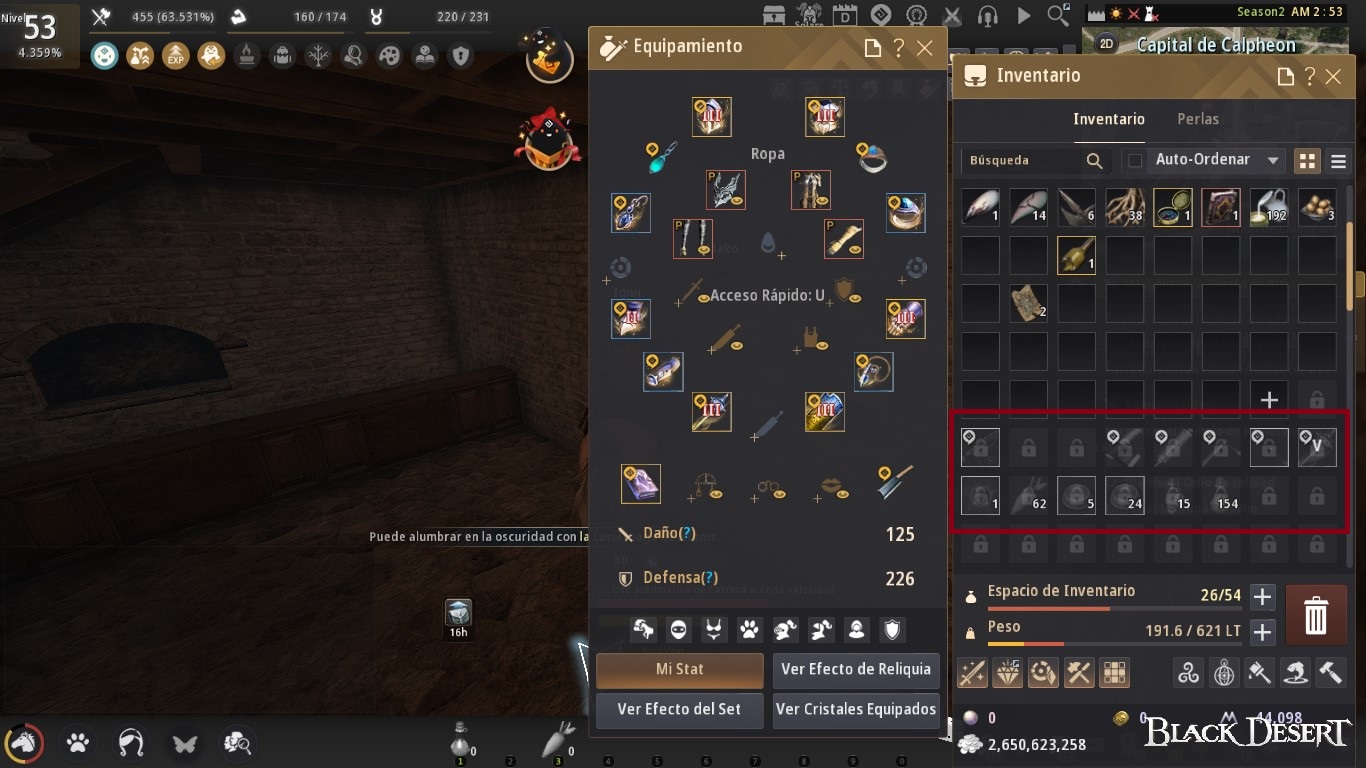This screenshot has height=768, width=1366.
Task: Open the crystal transfusion gem icon
Action: point(1008,673)
